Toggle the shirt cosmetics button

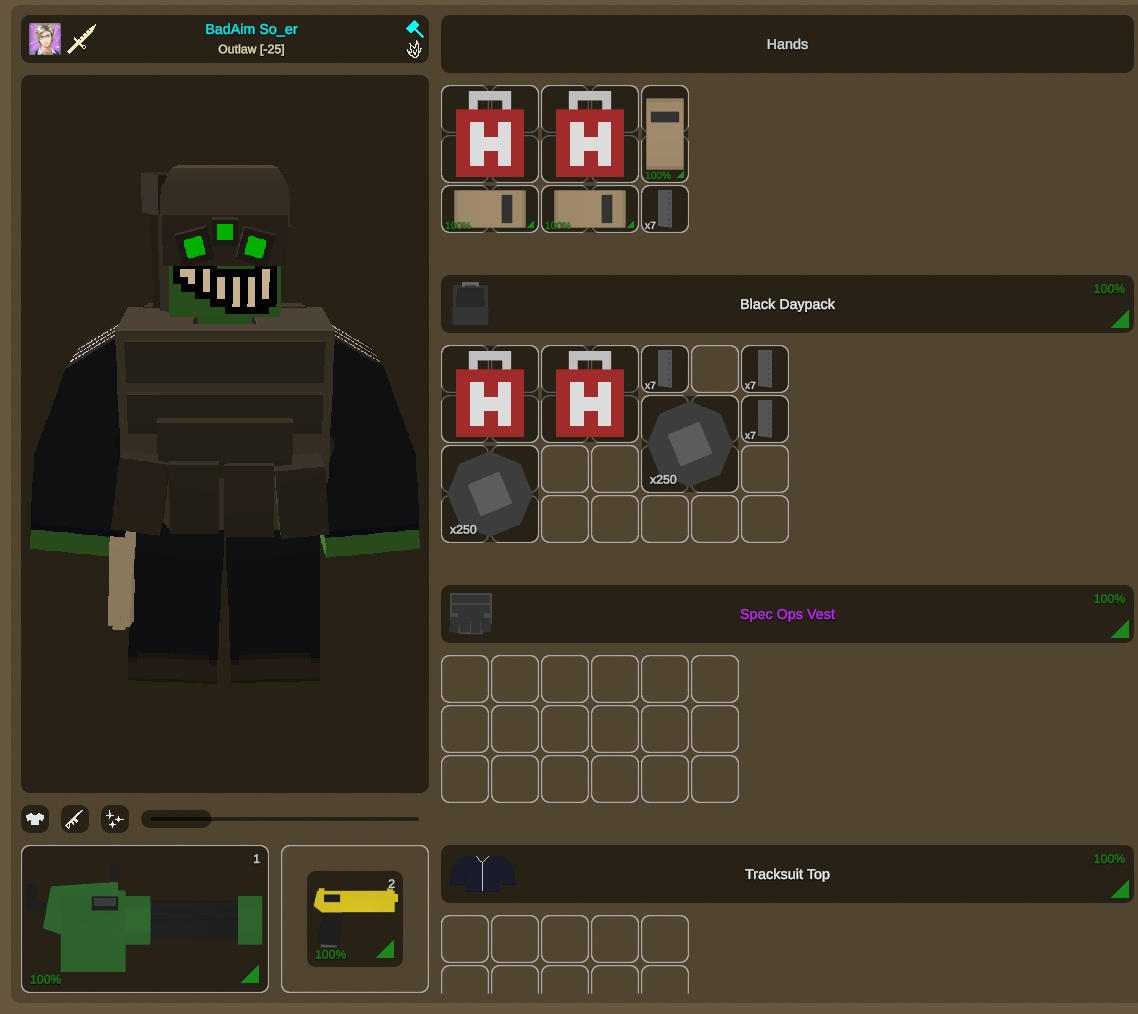point(36,820)
